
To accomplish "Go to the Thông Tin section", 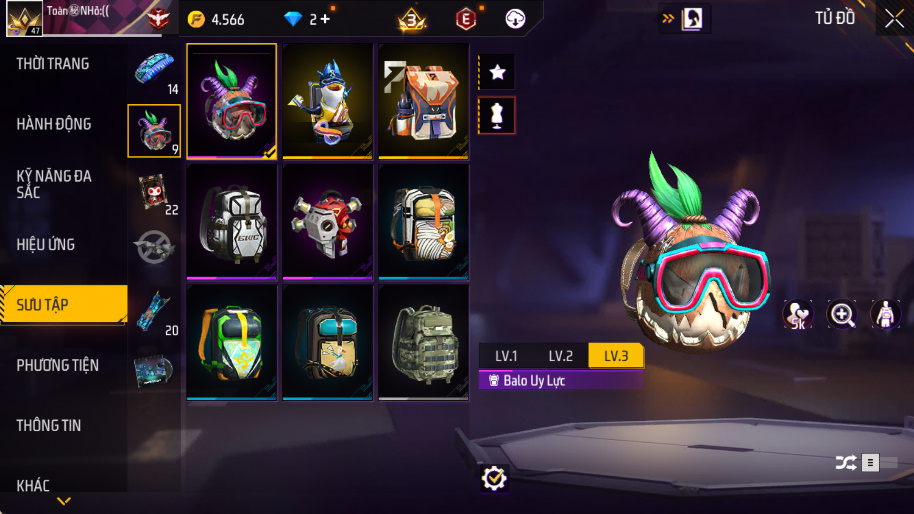I will [48, 425].
